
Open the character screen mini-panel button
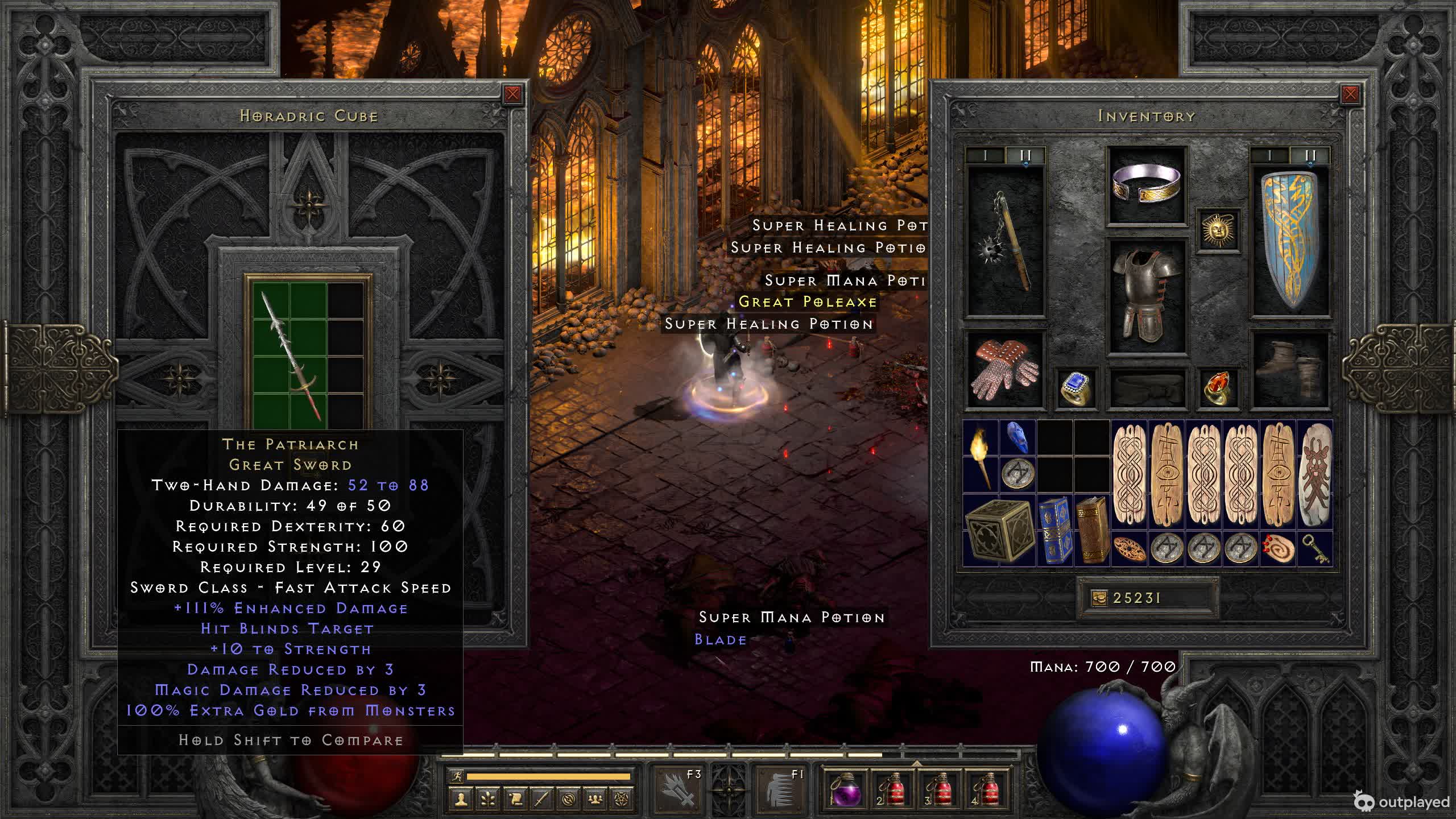pos(461,800)
